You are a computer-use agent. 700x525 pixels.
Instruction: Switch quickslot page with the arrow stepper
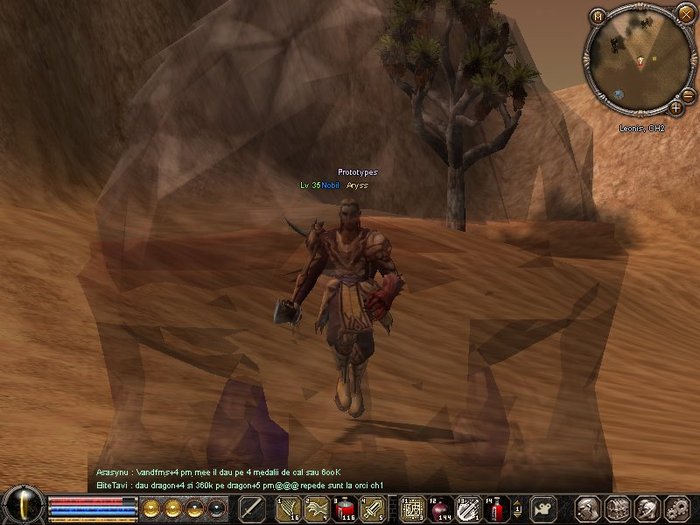click(518, 508)
